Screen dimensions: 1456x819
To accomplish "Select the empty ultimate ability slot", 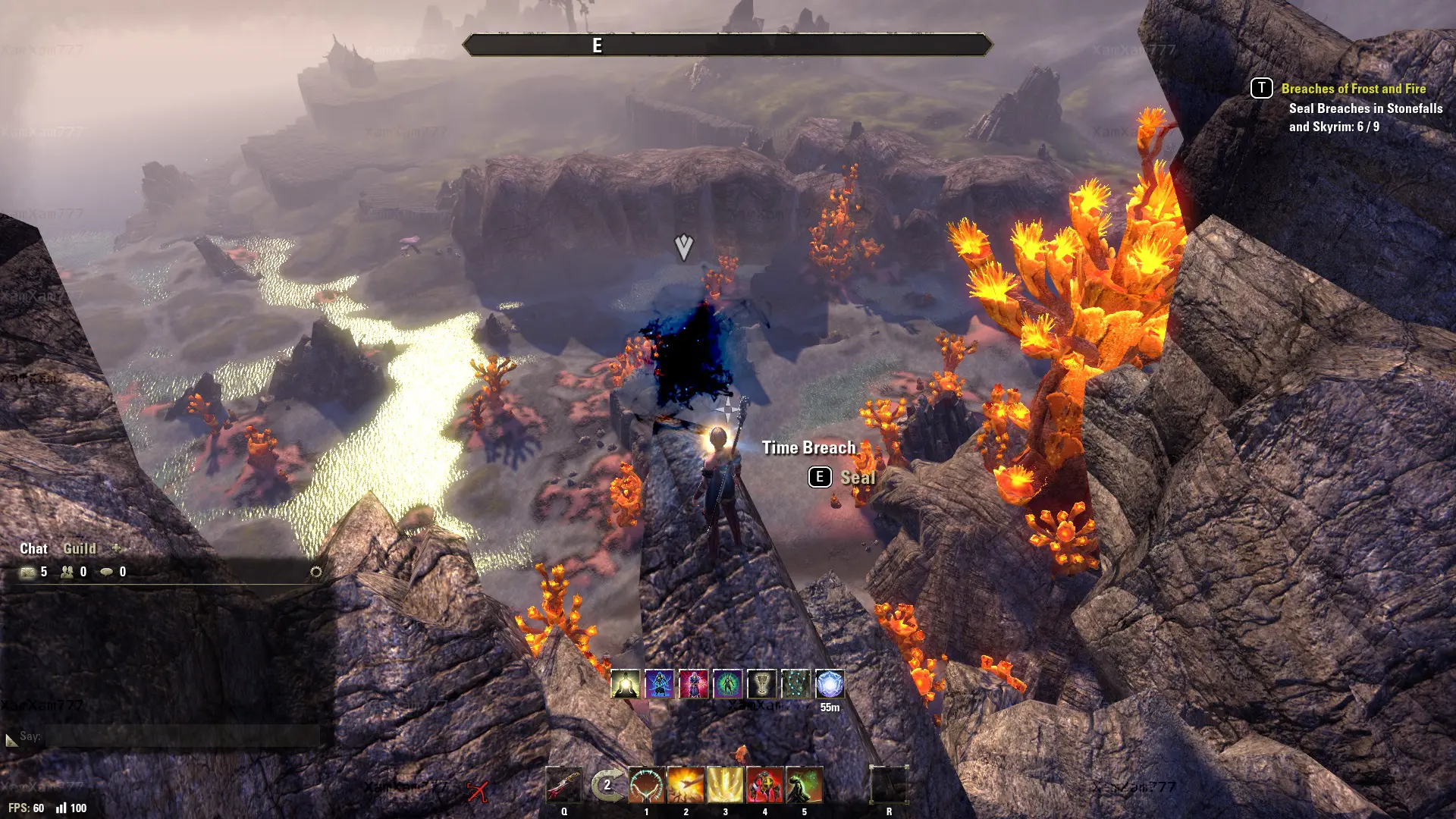I will pyautogui.click(x=889, y=786).
